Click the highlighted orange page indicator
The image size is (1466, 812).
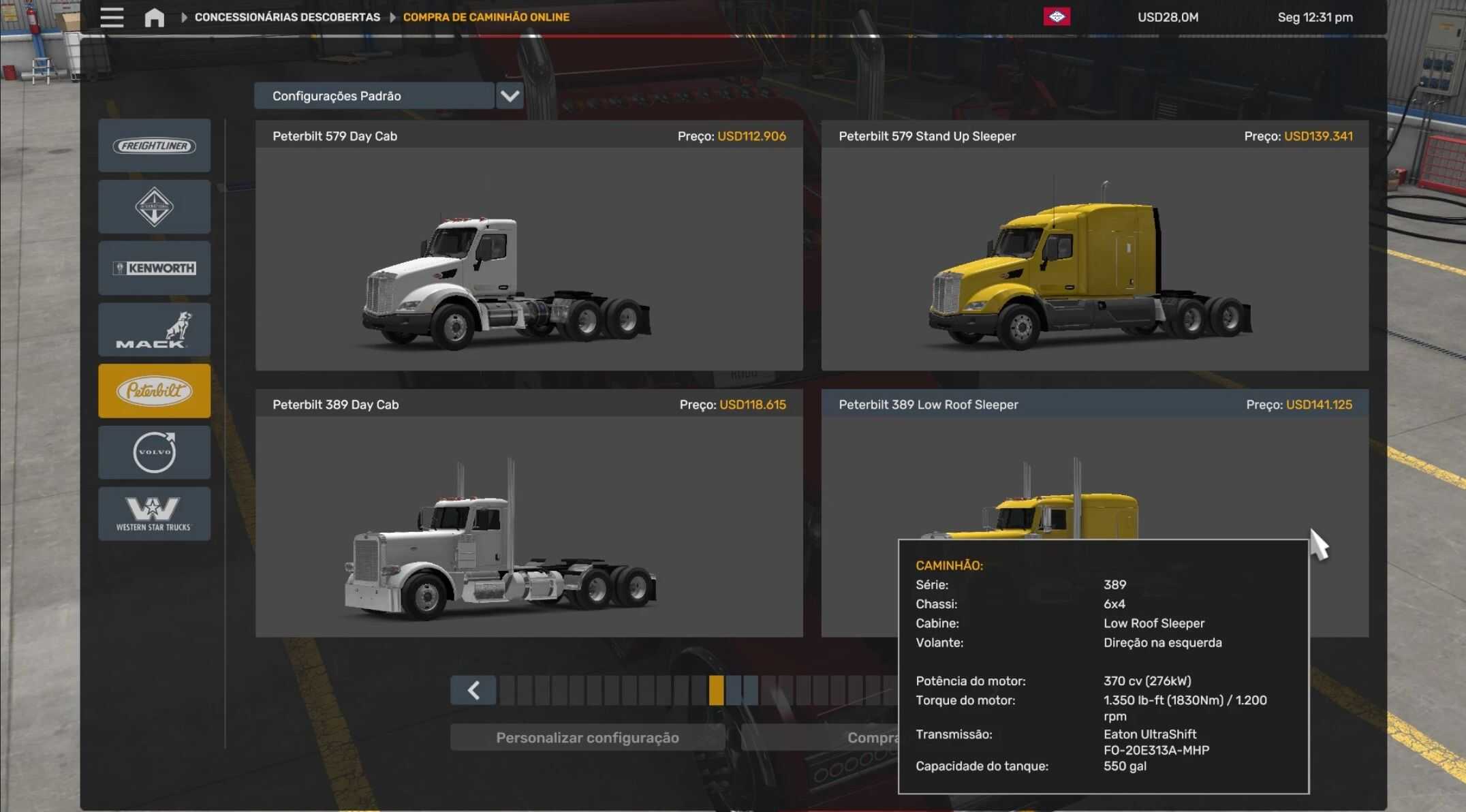[x=716, y=691]
